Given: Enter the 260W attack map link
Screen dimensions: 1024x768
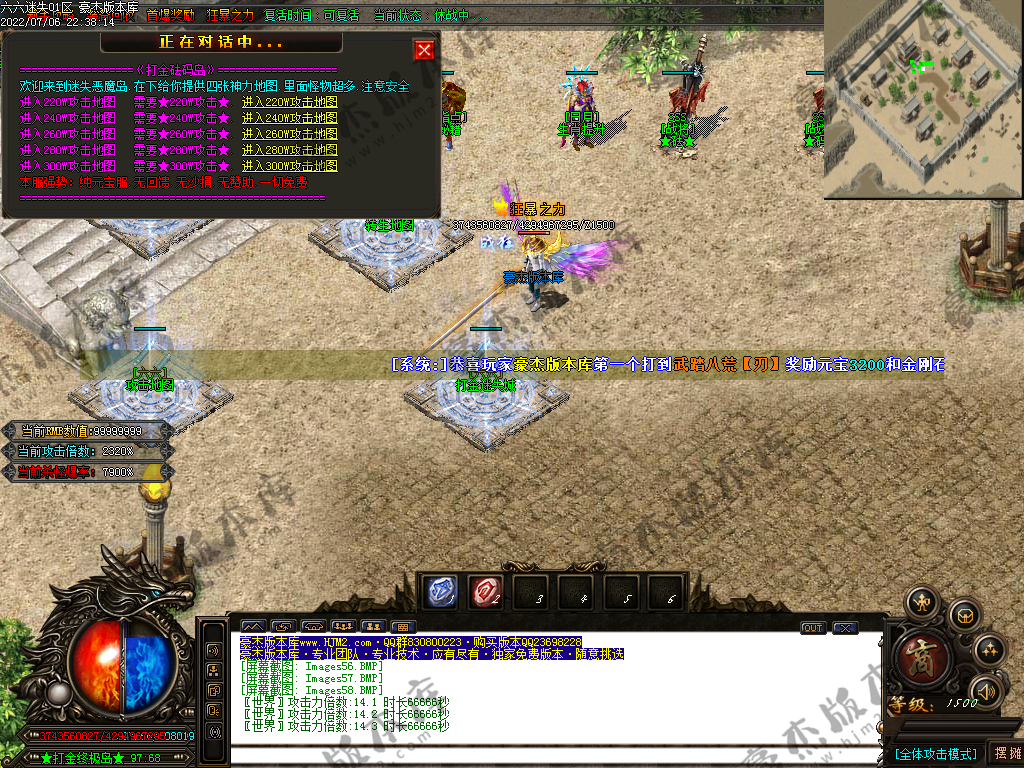Looking at the screenshot, I should pyautogui.click(x=289, y=134).
